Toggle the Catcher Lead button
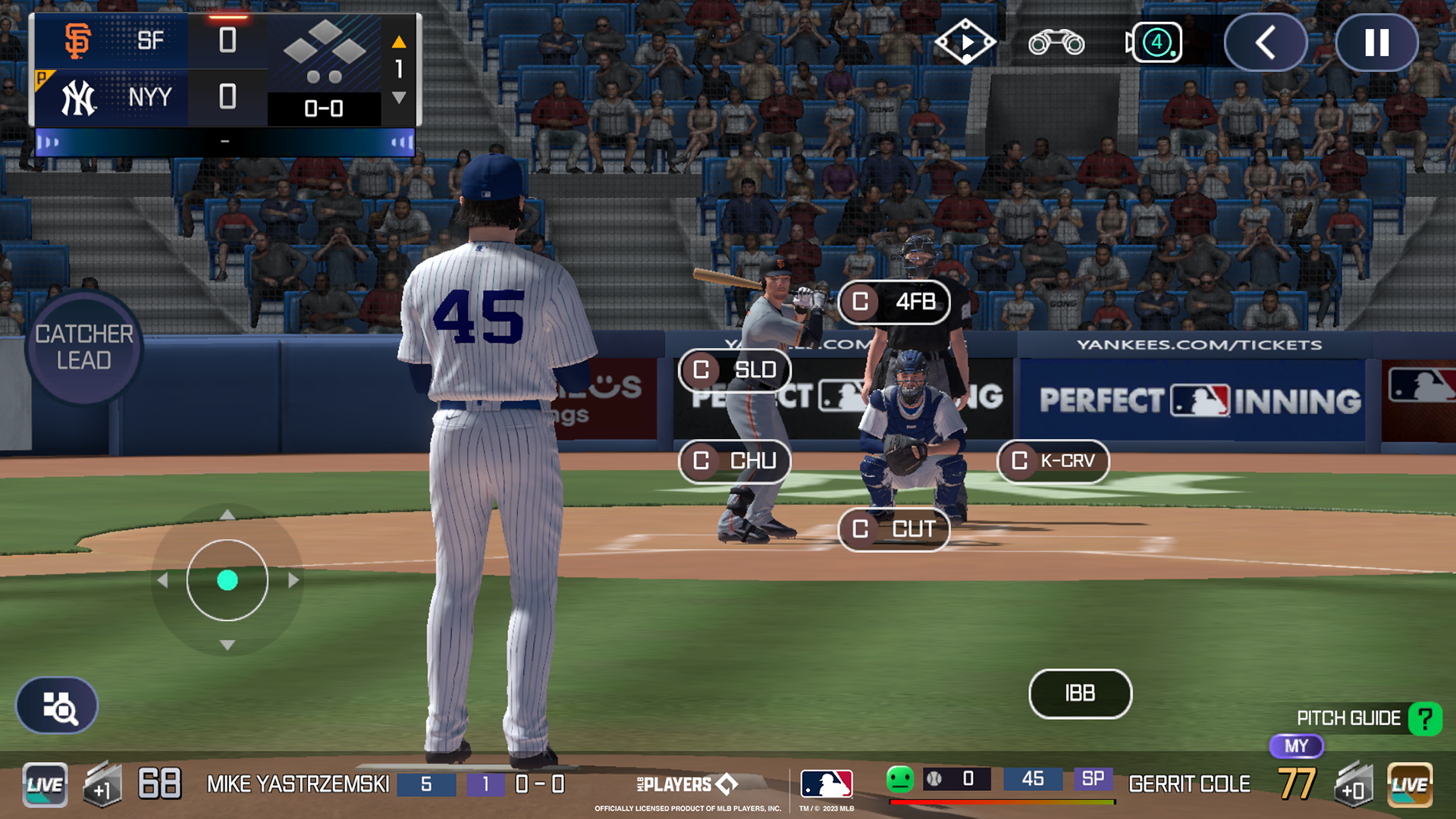The image size is (1456, 819). 84,347
